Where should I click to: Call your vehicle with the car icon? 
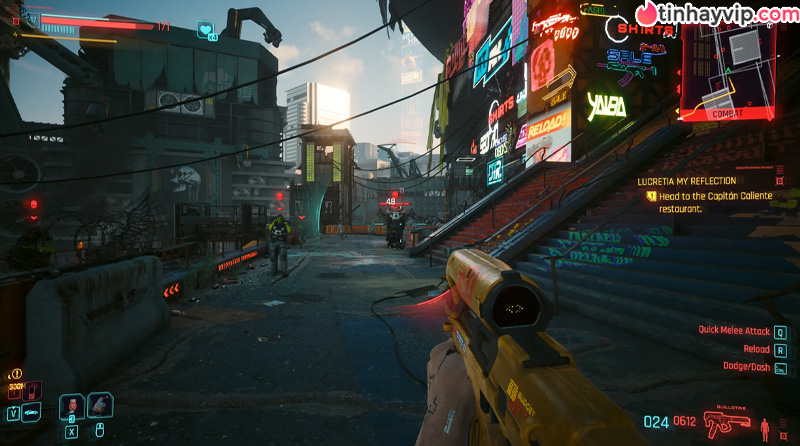coord(32,412)
